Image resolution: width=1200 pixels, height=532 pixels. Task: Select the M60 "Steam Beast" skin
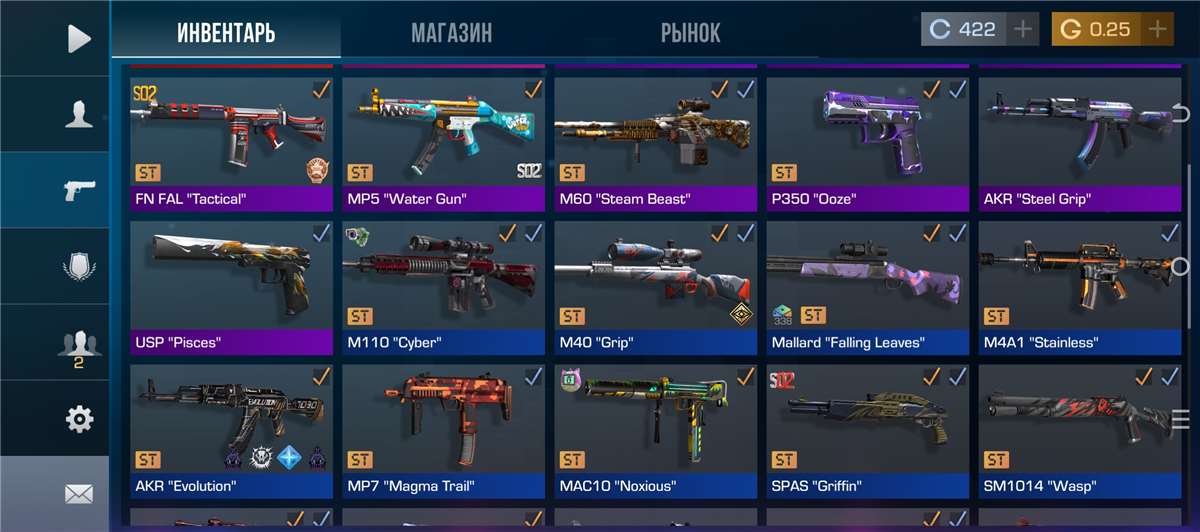655,140
